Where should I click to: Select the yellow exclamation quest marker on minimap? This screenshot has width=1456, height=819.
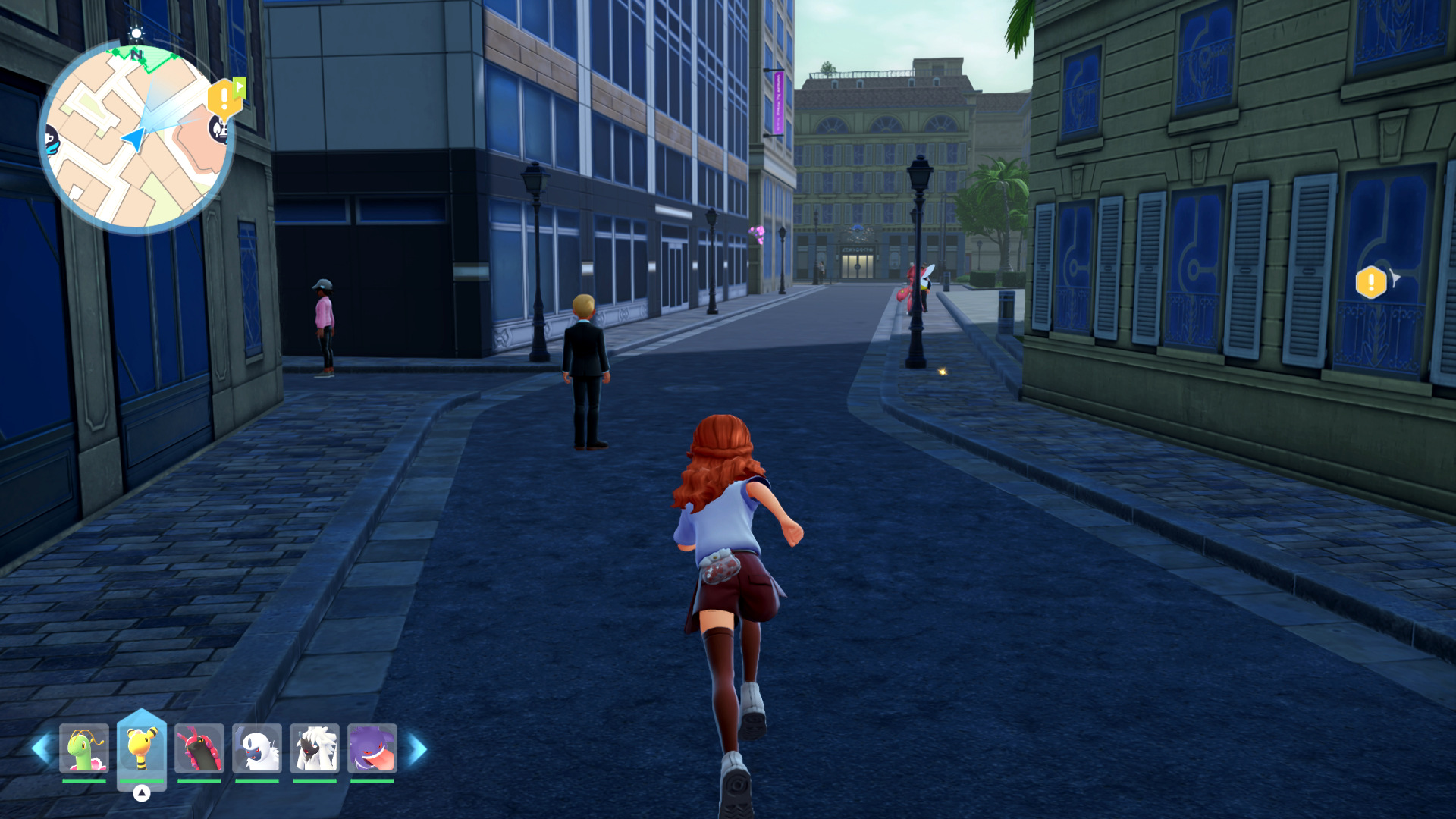pos(224,98)
